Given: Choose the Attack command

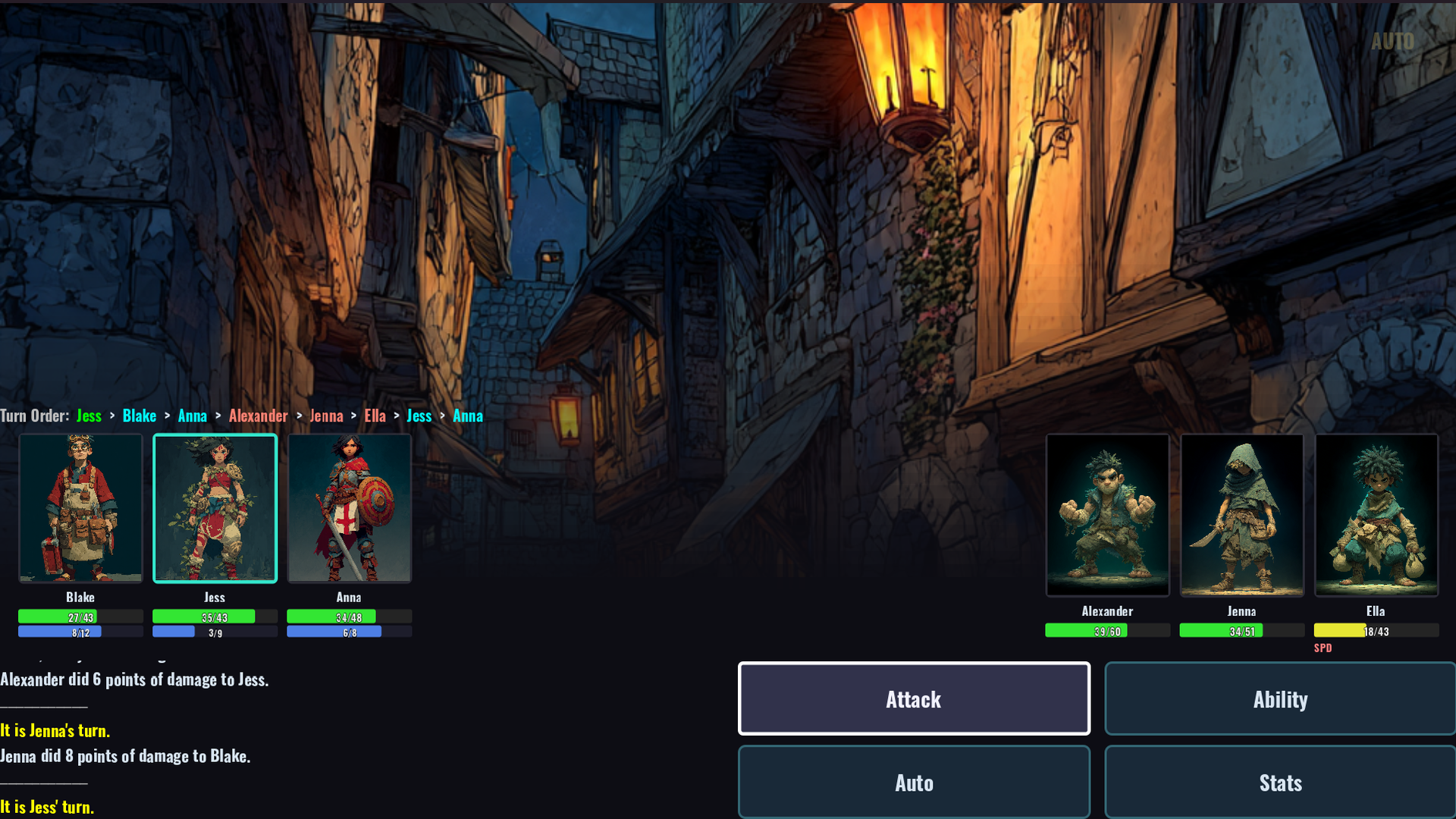Looking at the screenshot, I should click(914, 698).
